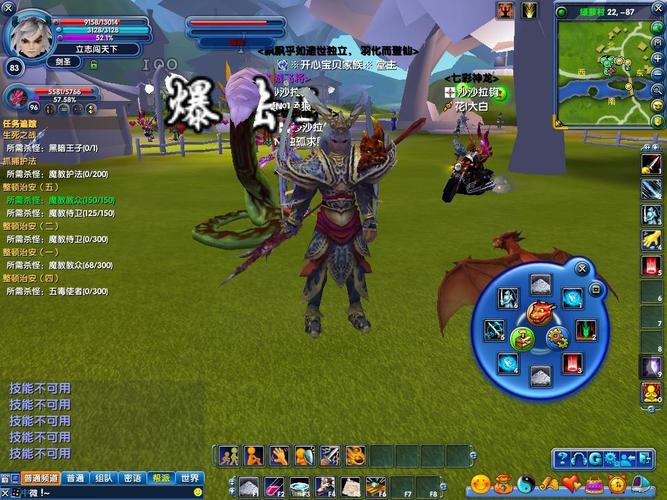Open the yin-yang icon in the bottom menu
The image size is (667, 500).
526,485
